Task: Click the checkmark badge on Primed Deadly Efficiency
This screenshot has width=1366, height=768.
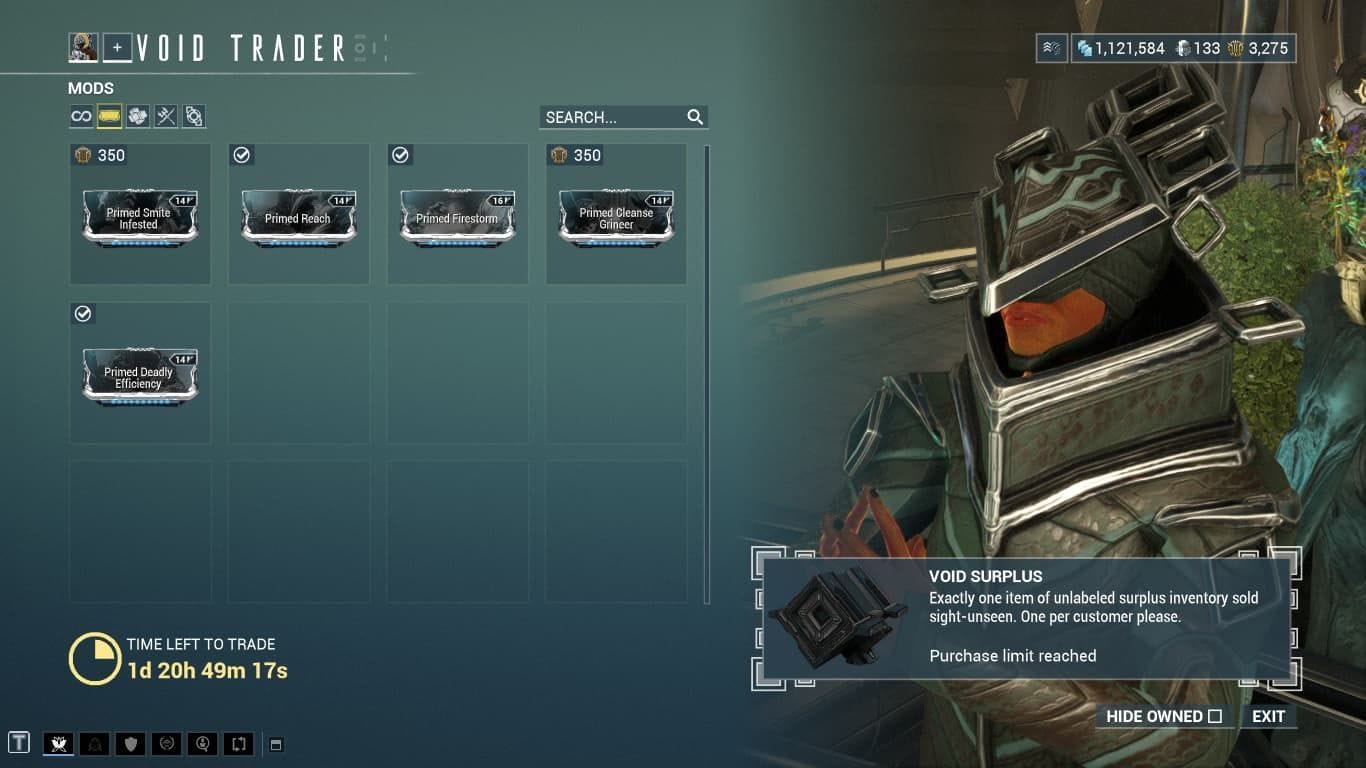Action: click(x=83, y=314)
